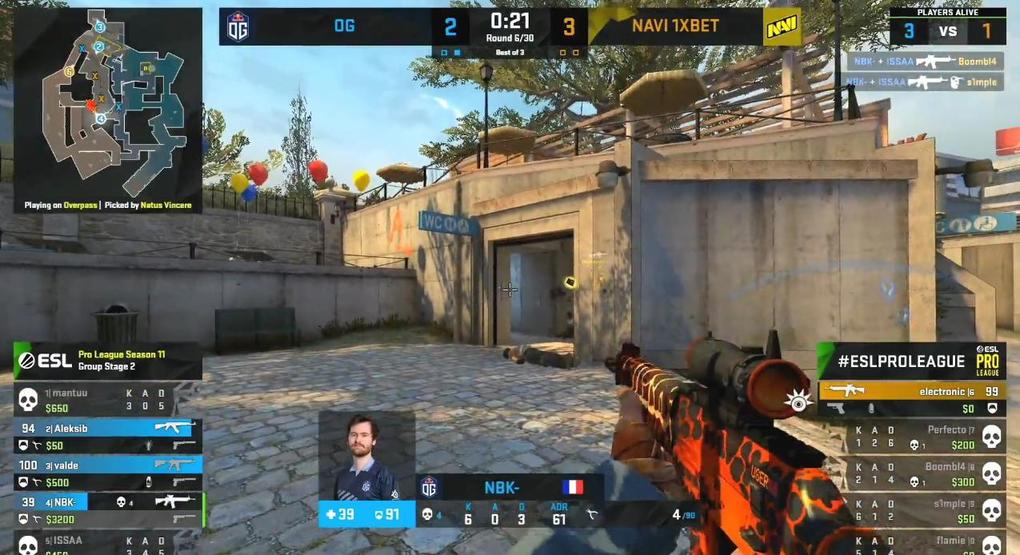Choose Aleksib in the OG player list

coord(107,435)
